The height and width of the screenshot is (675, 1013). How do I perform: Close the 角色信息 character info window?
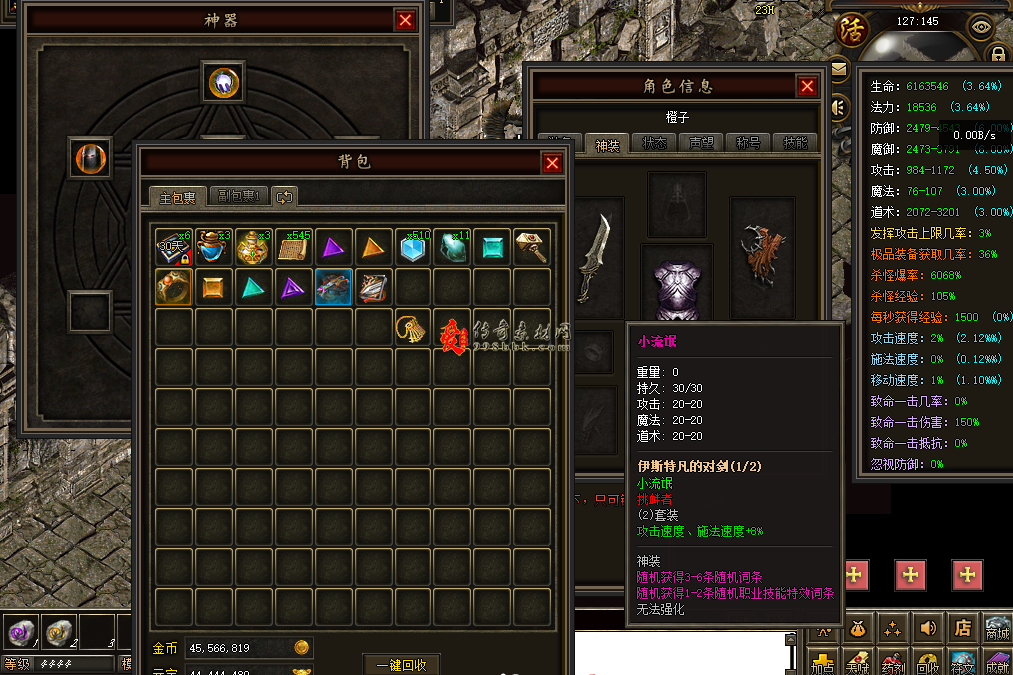point(807,87)
